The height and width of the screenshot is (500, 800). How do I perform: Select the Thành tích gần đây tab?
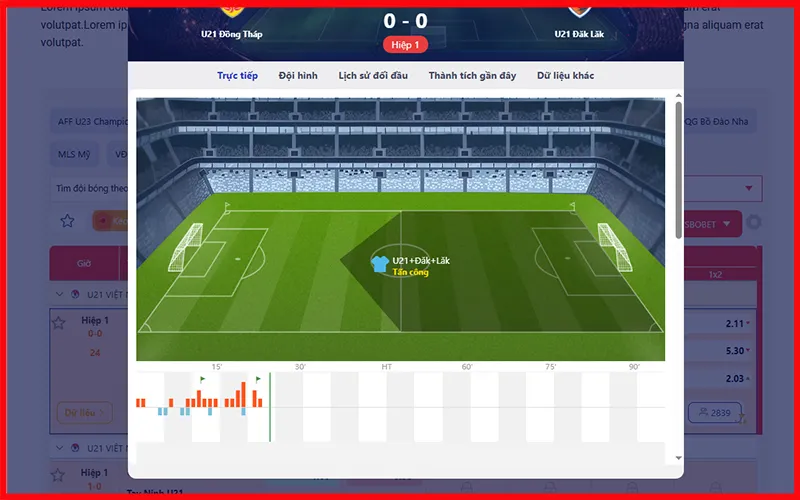[x=472, y=76]
